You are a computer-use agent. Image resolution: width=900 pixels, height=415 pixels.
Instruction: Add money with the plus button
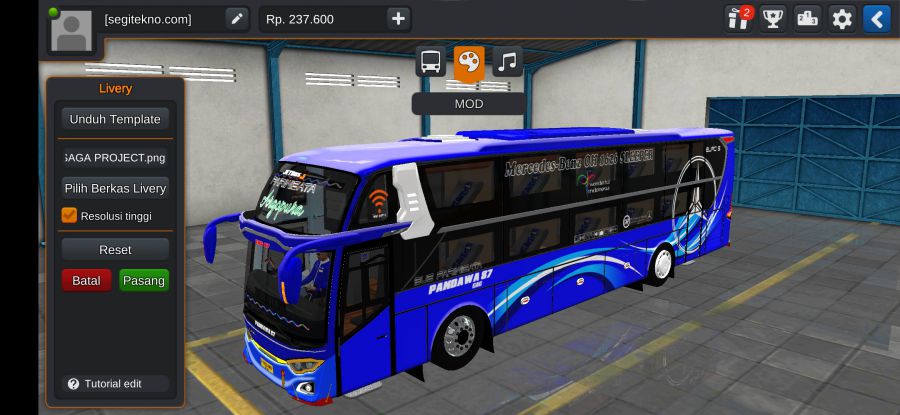[398, 19]
